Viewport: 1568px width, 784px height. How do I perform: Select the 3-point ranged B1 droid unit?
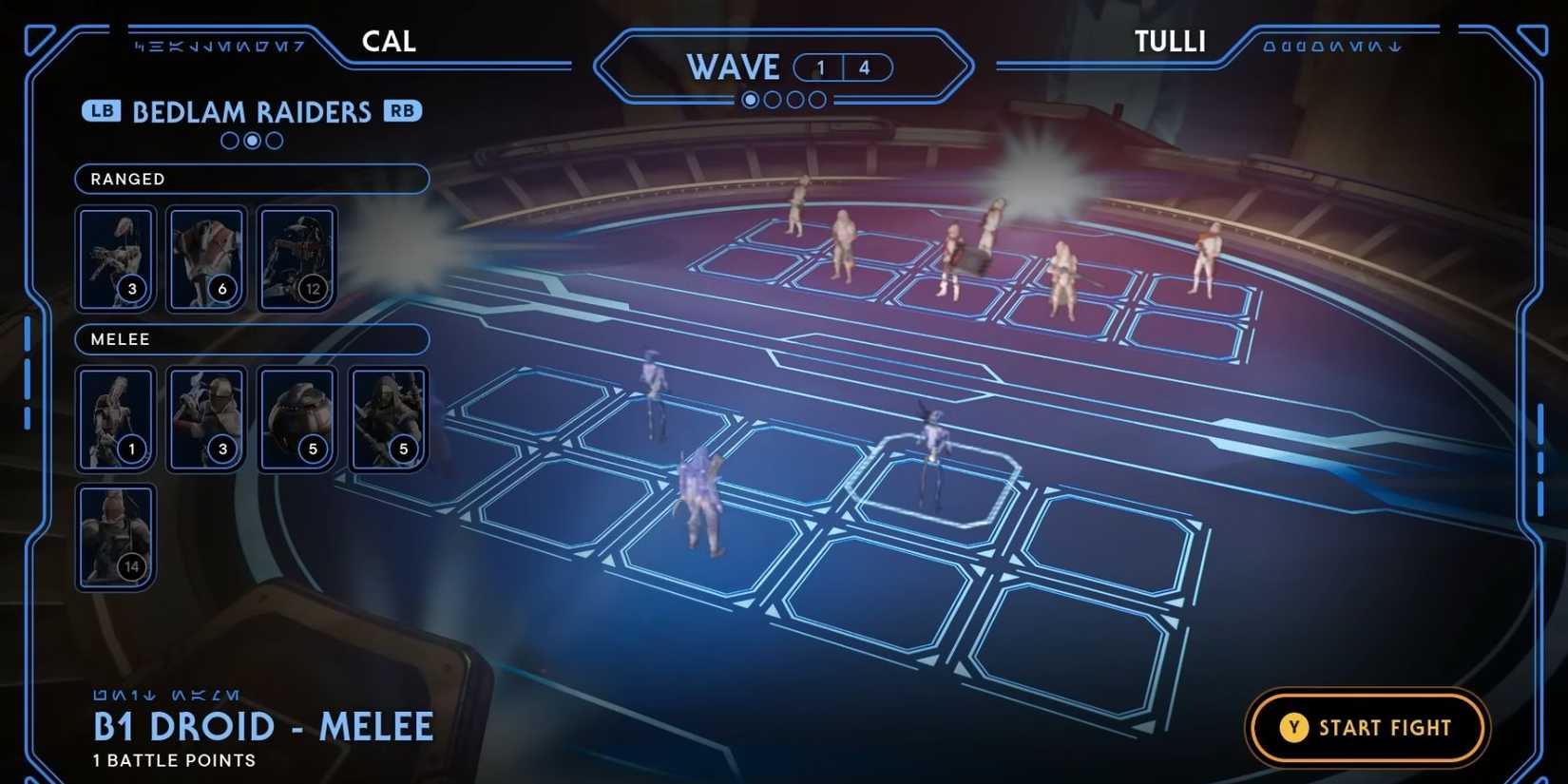pyautogui.click(x=115, y=258)
